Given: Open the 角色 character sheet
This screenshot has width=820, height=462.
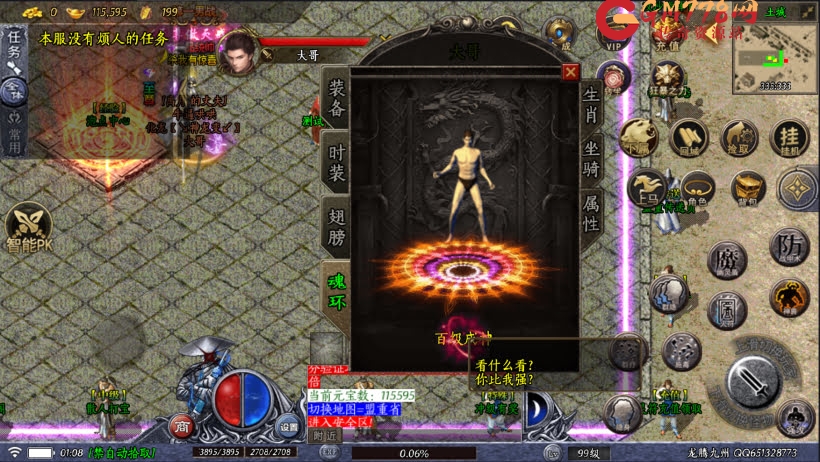Looking at the screenshot, I should [696, 187].
